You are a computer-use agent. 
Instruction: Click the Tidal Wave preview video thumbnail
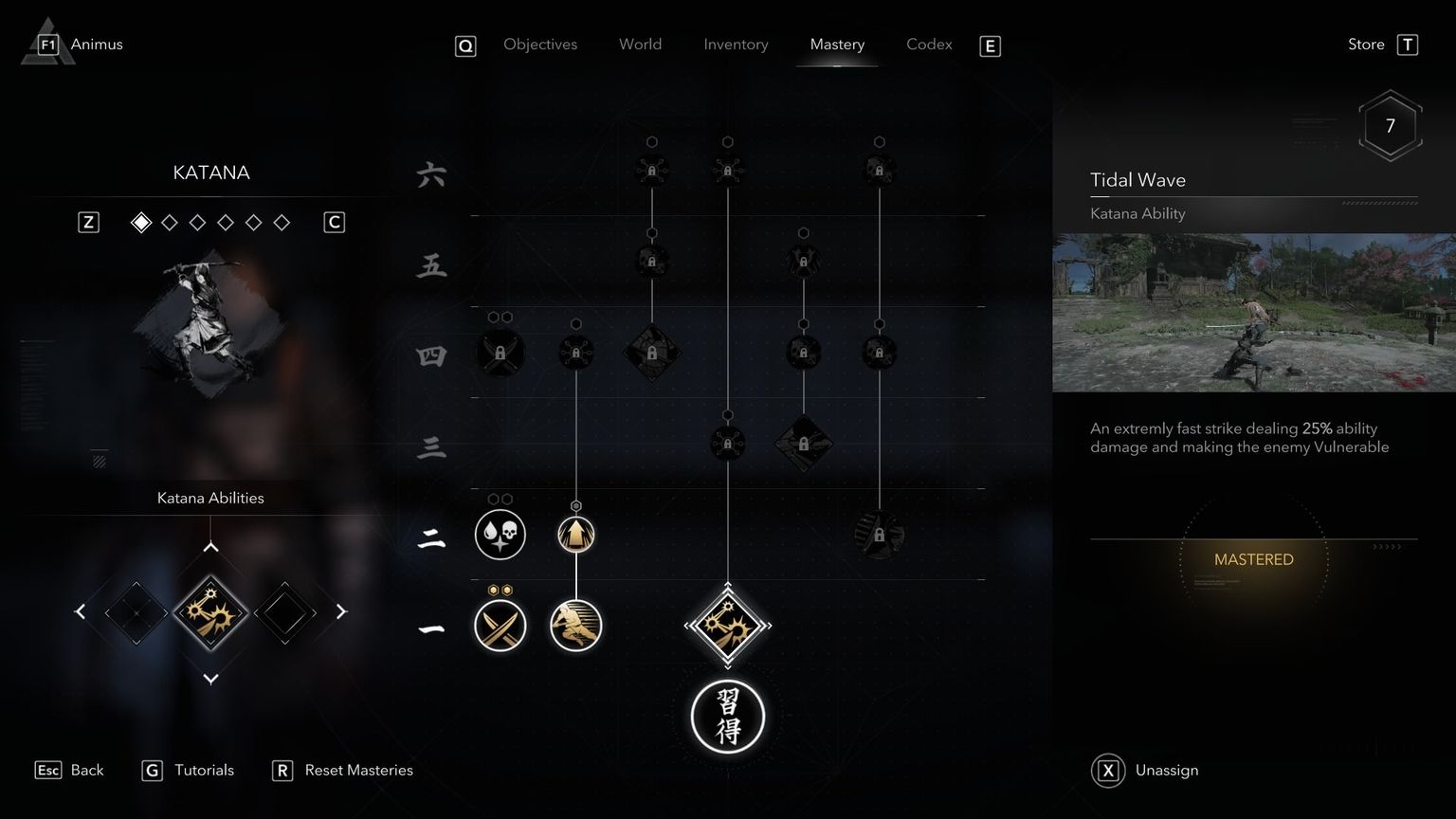(1253, 313)
